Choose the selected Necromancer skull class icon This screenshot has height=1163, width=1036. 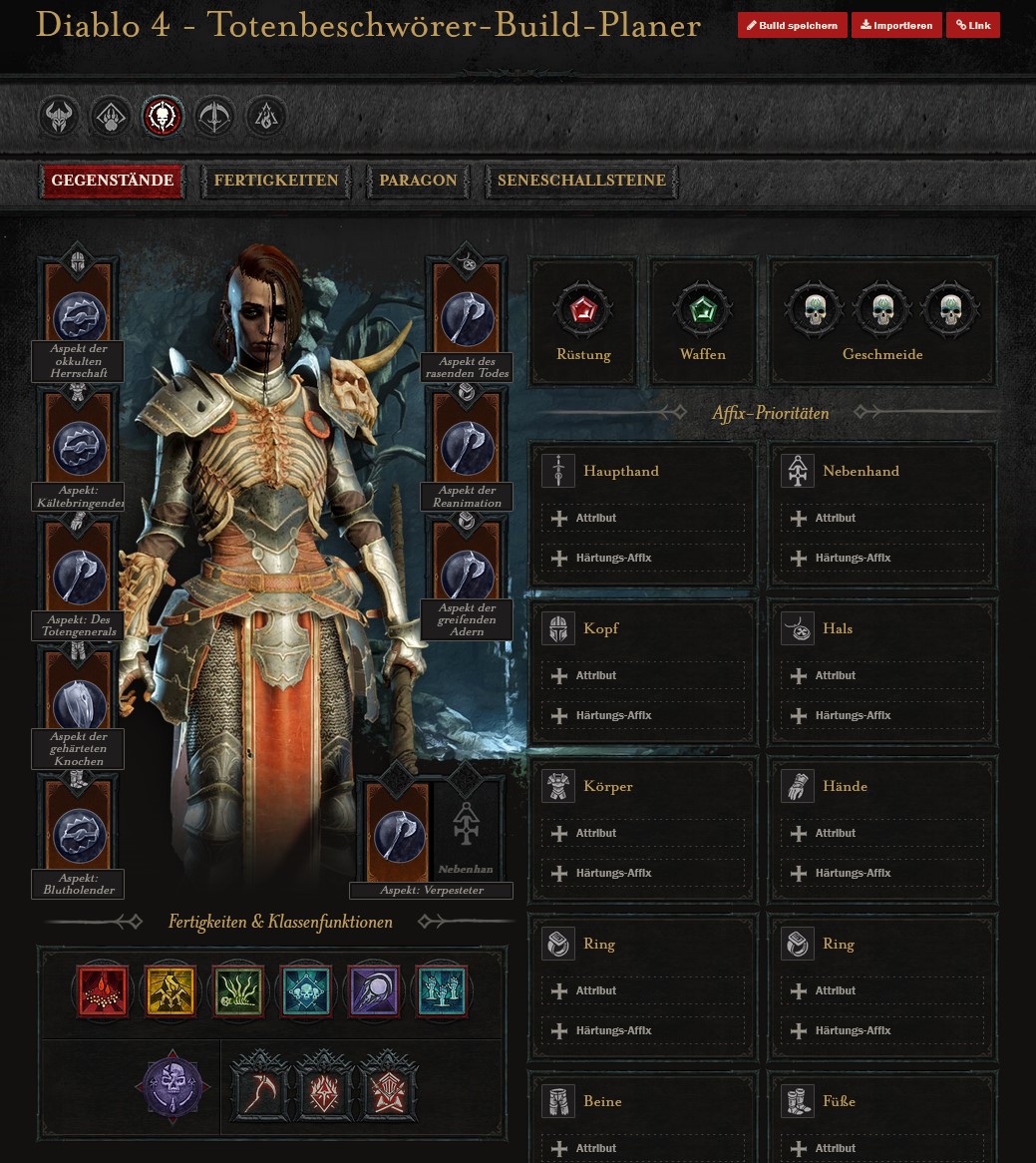(x=163, y=118)
